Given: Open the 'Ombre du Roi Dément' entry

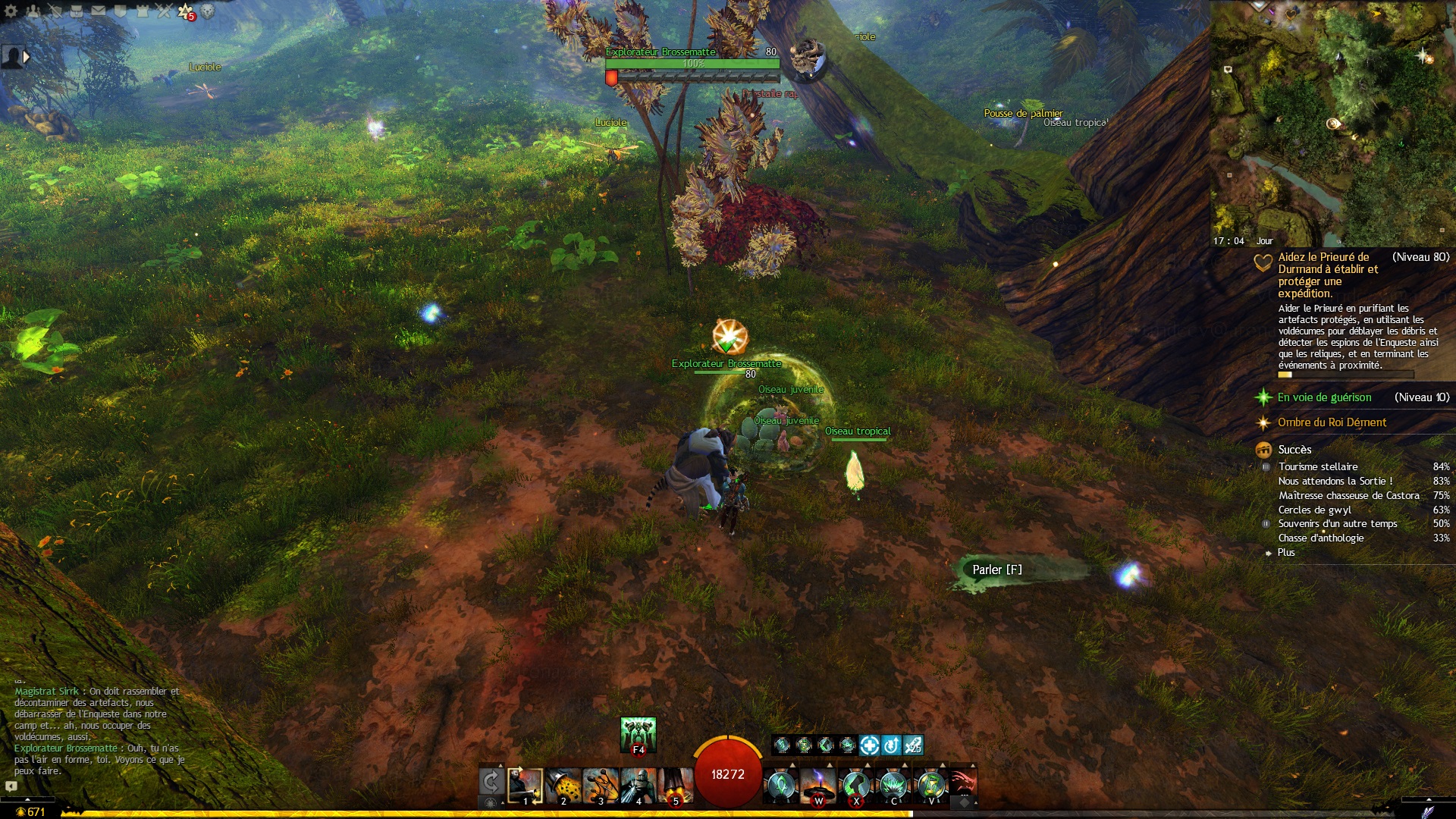Looking at the screenshot, I should point(1332,422).
